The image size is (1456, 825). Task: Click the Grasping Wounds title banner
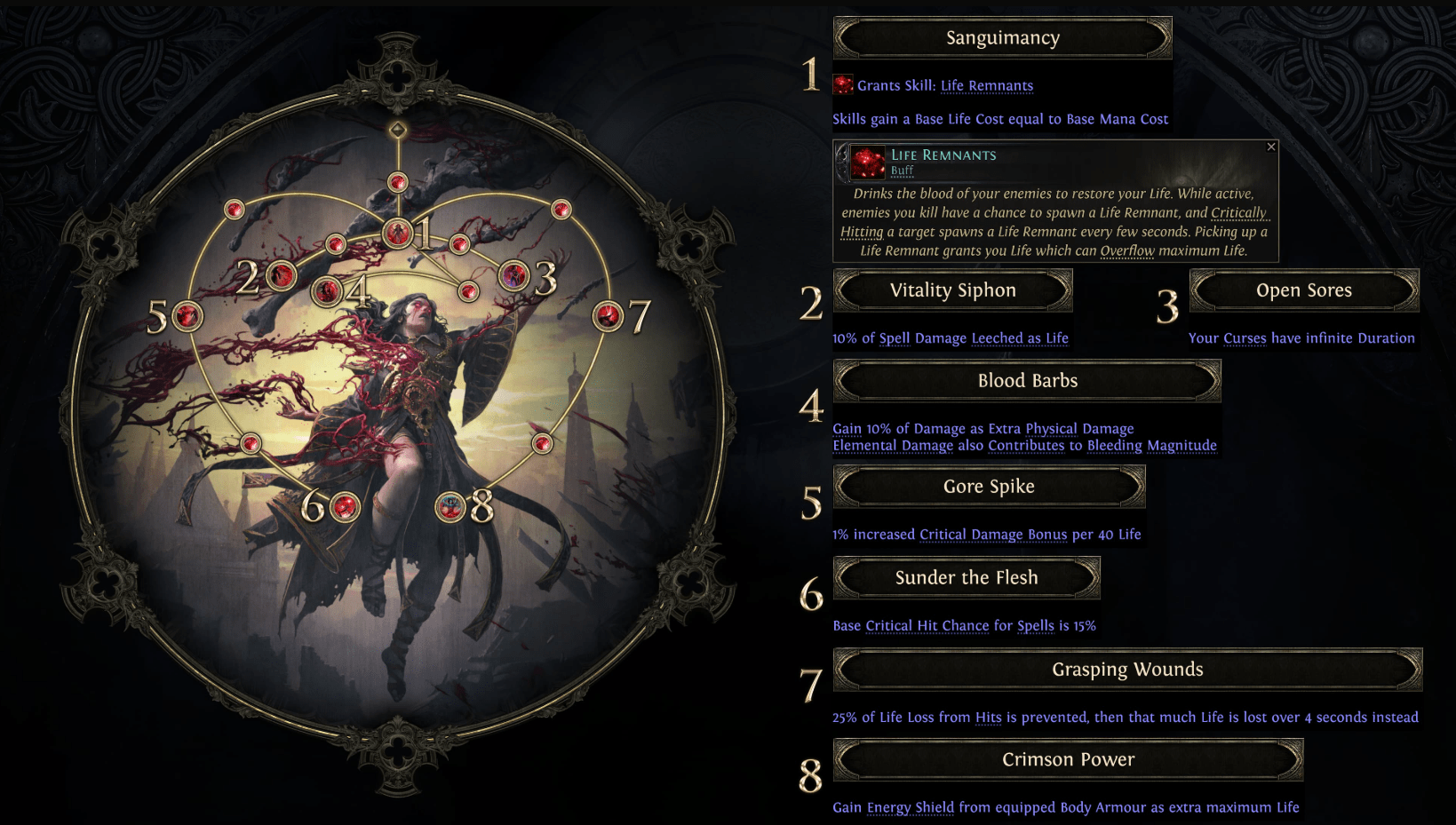(1126, 670)
